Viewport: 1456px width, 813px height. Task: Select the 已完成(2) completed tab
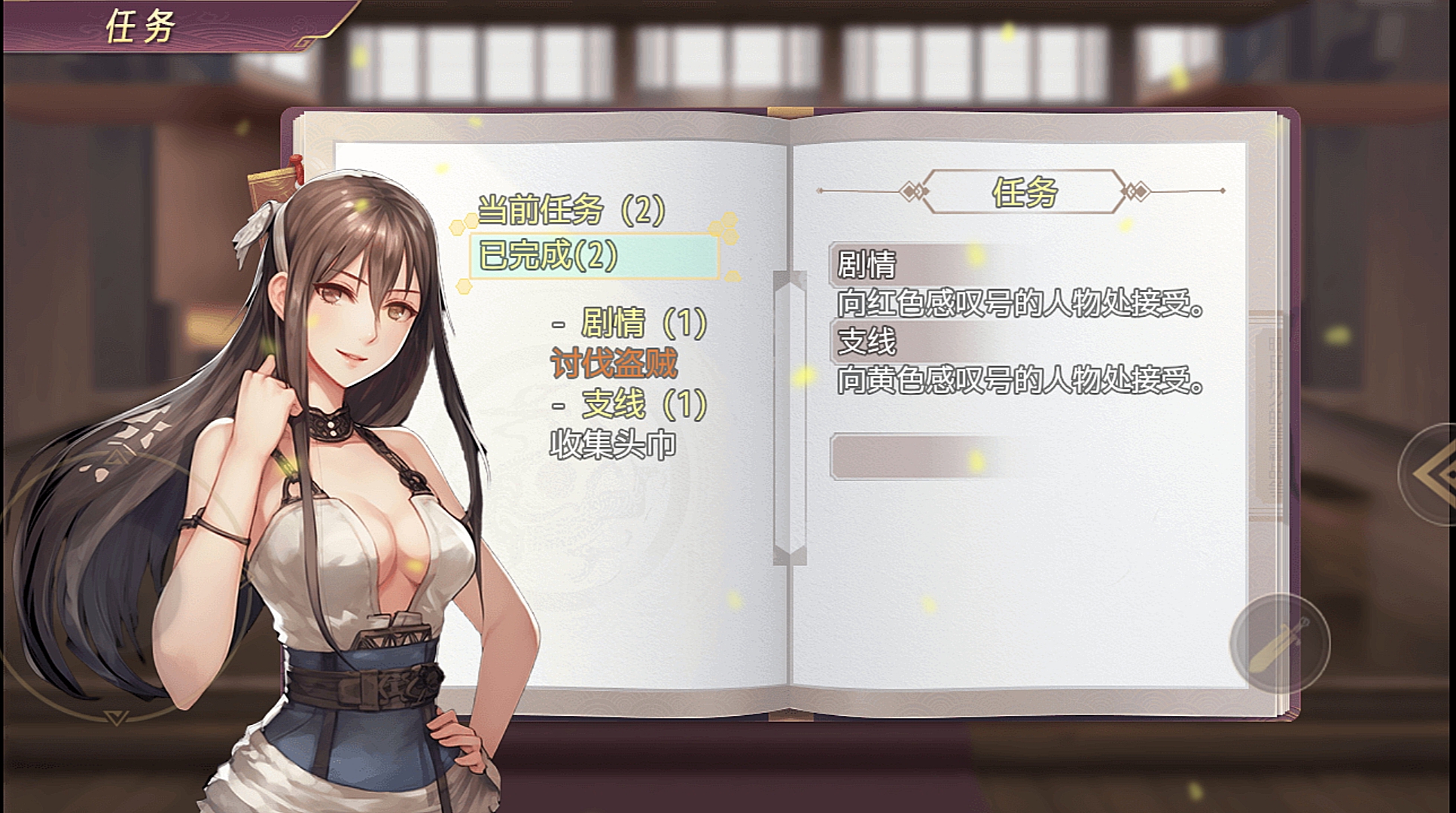point(593,256)
